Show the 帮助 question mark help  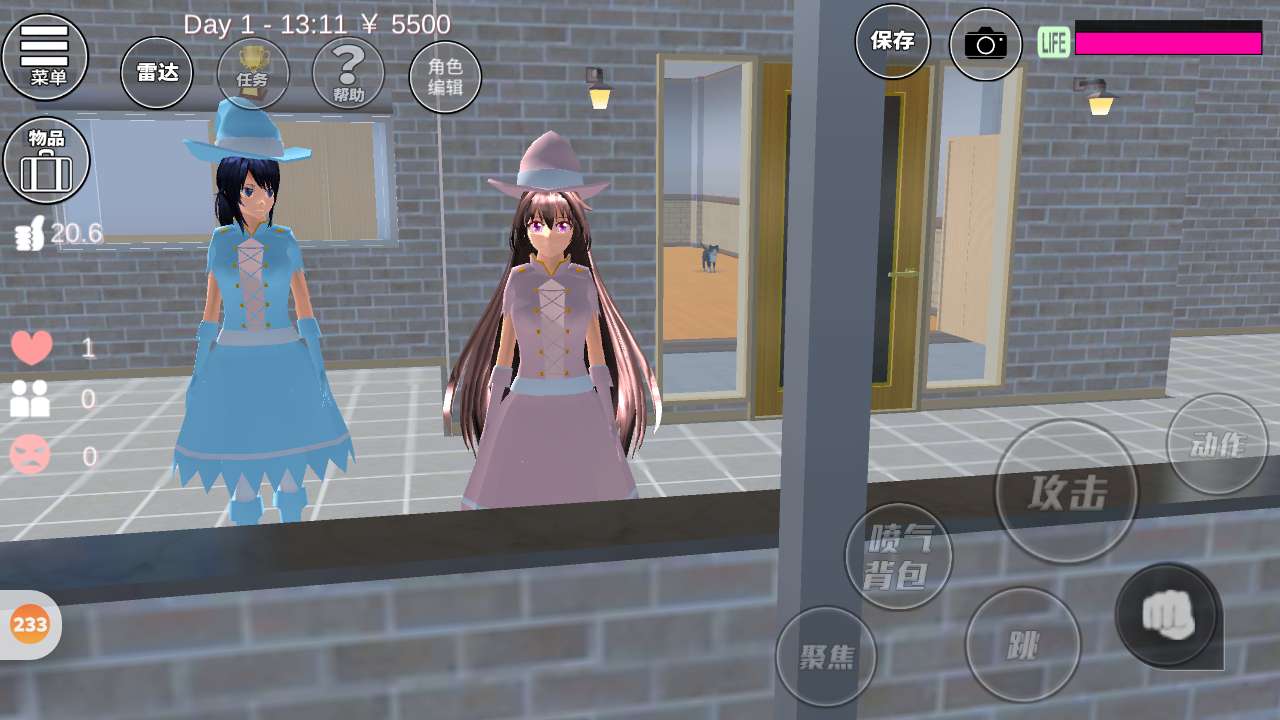pos(348,73)
